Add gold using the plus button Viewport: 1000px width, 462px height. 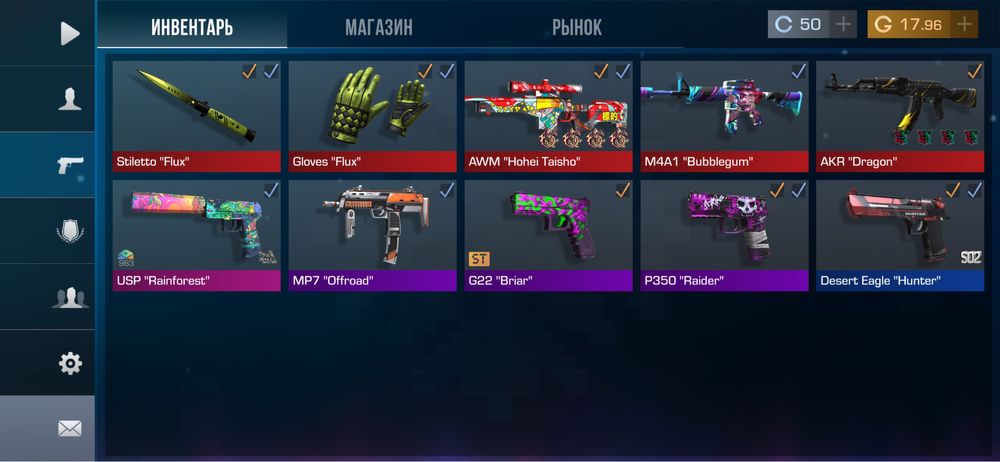click(964, 24)
